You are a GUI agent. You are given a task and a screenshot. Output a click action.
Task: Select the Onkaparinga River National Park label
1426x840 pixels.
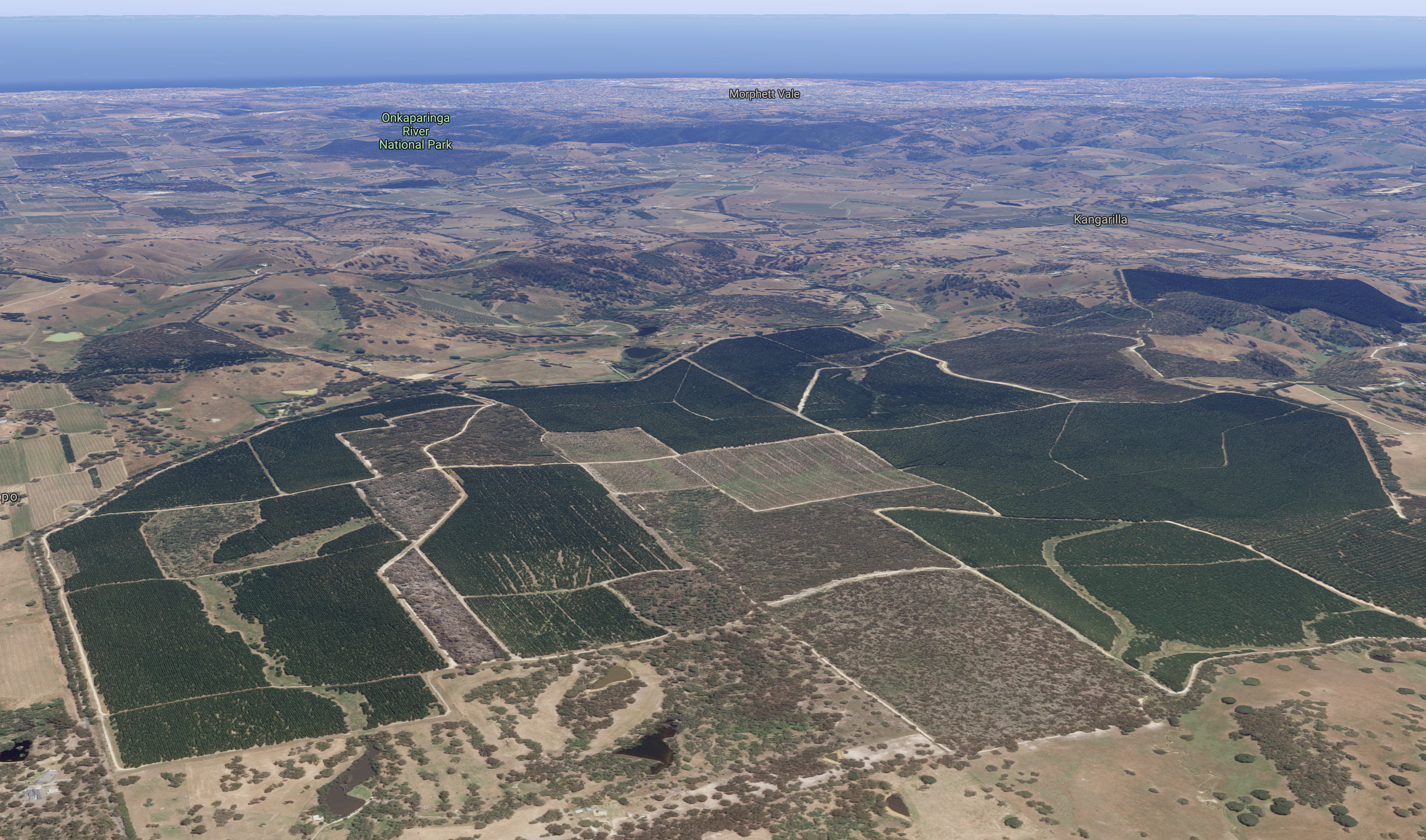pos(415,131)
